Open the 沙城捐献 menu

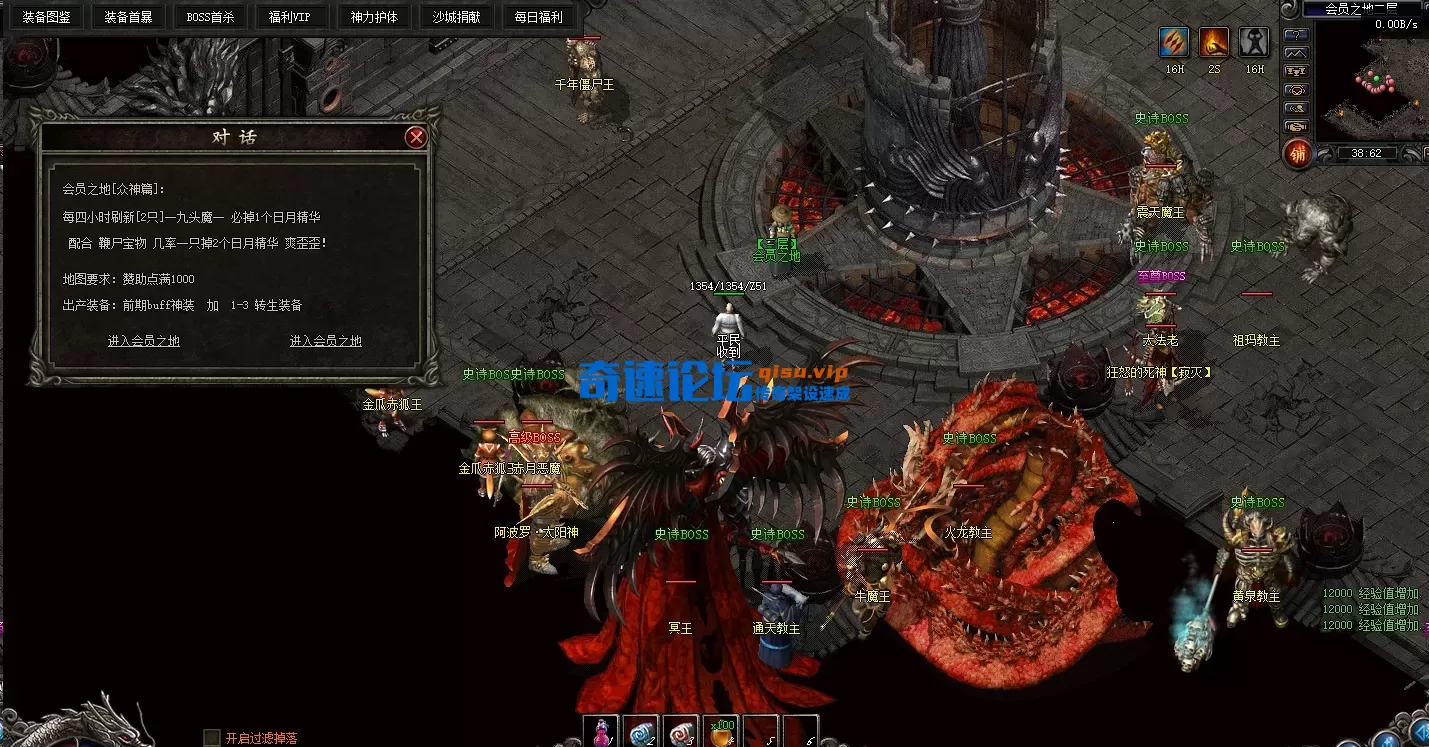[x=456, y=17]
